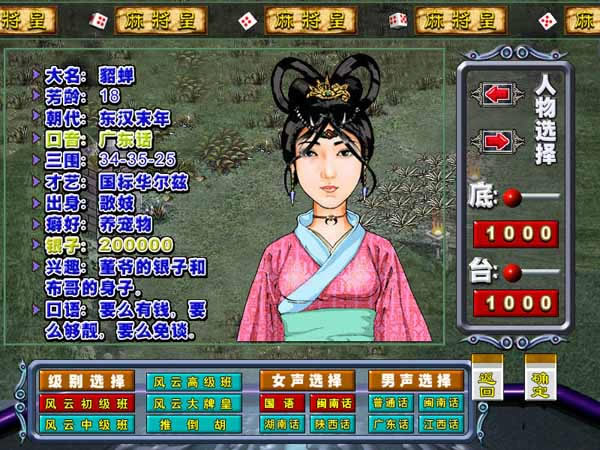Select the 风云大牌皇 level option
This screenshot has width=600, height=450.
(194, 403)
